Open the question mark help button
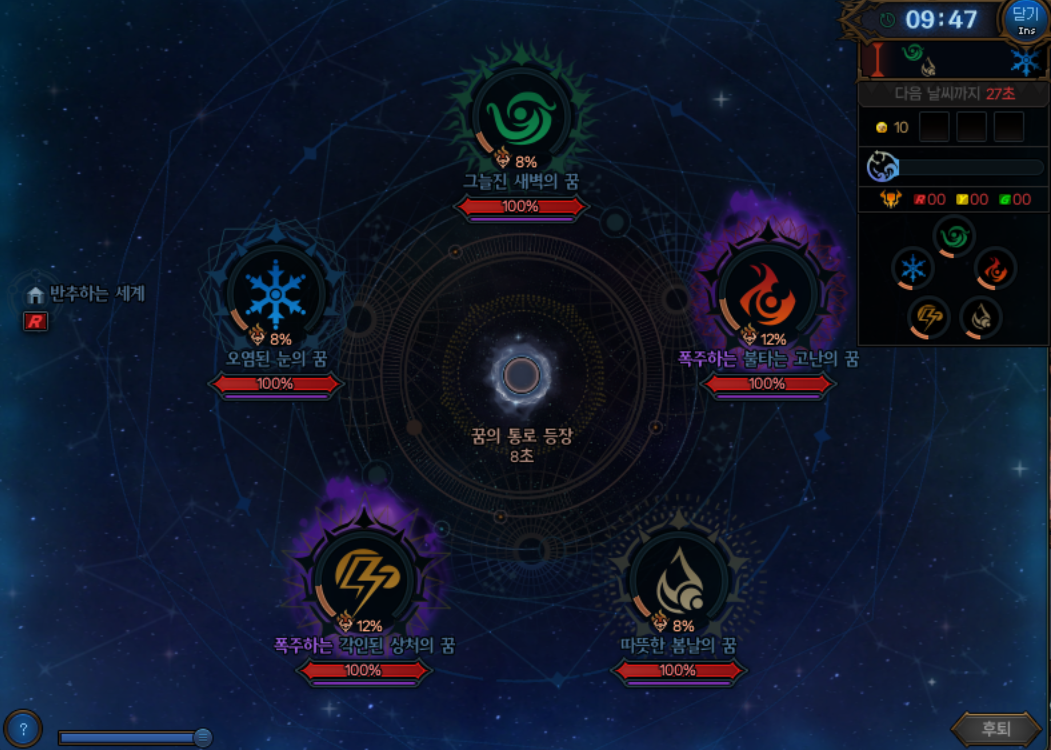This screenshot has width=1051, height=750. click(x=22, y=729)
